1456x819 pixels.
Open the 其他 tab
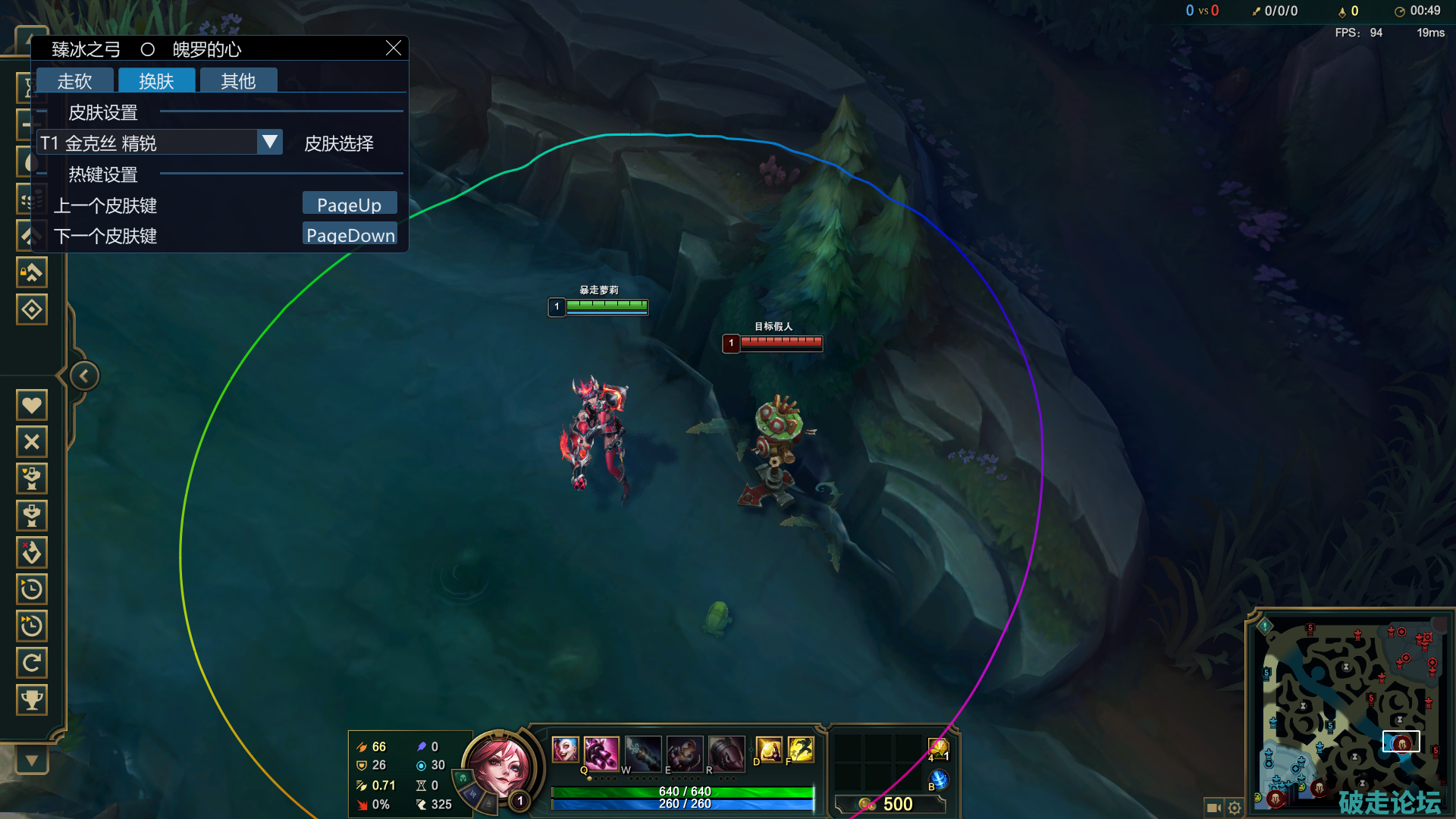238,80
